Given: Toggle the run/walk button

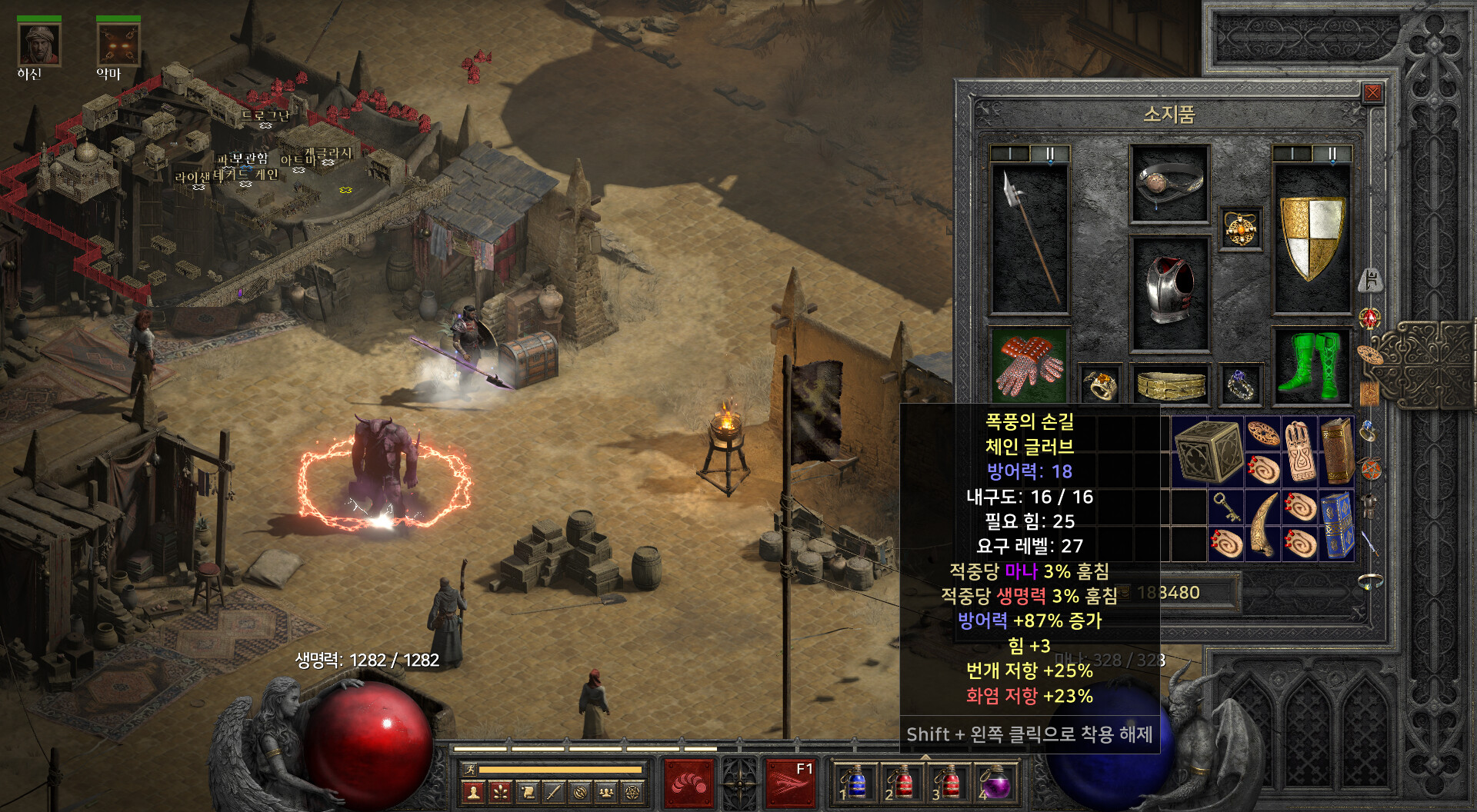Looking at the screenshot, I should pyautogui.click(x=469, y=769).
